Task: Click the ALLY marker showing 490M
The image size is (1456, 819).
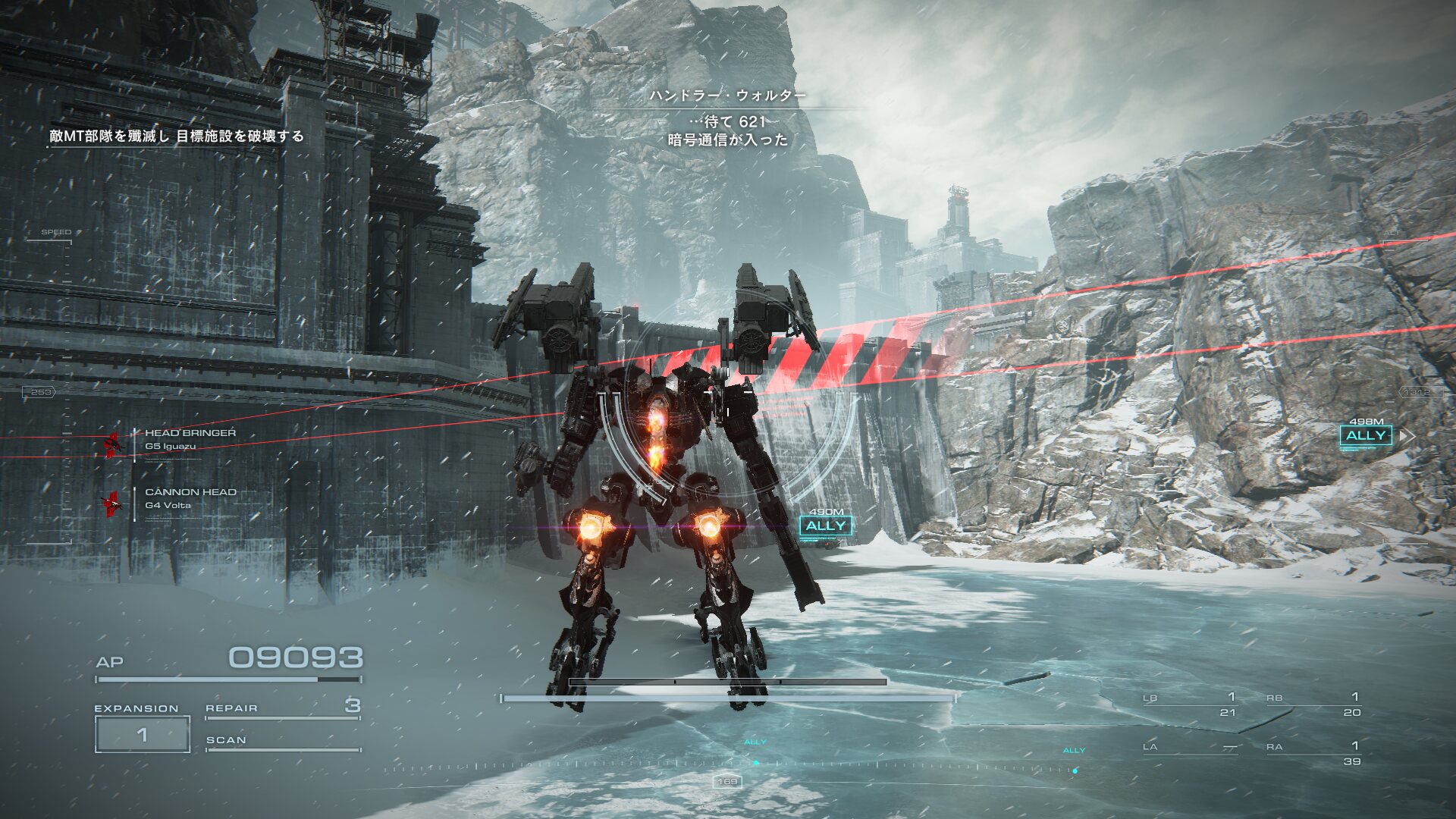Action: point(826,526)
